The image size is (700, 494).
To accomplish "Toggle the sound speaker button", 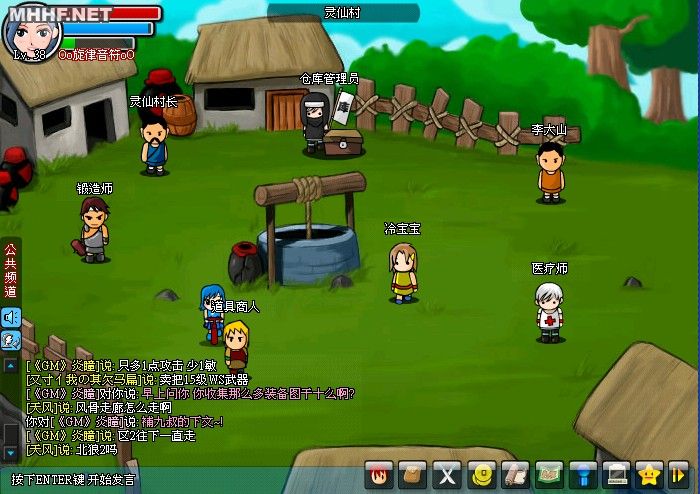I will coord(11,318).
